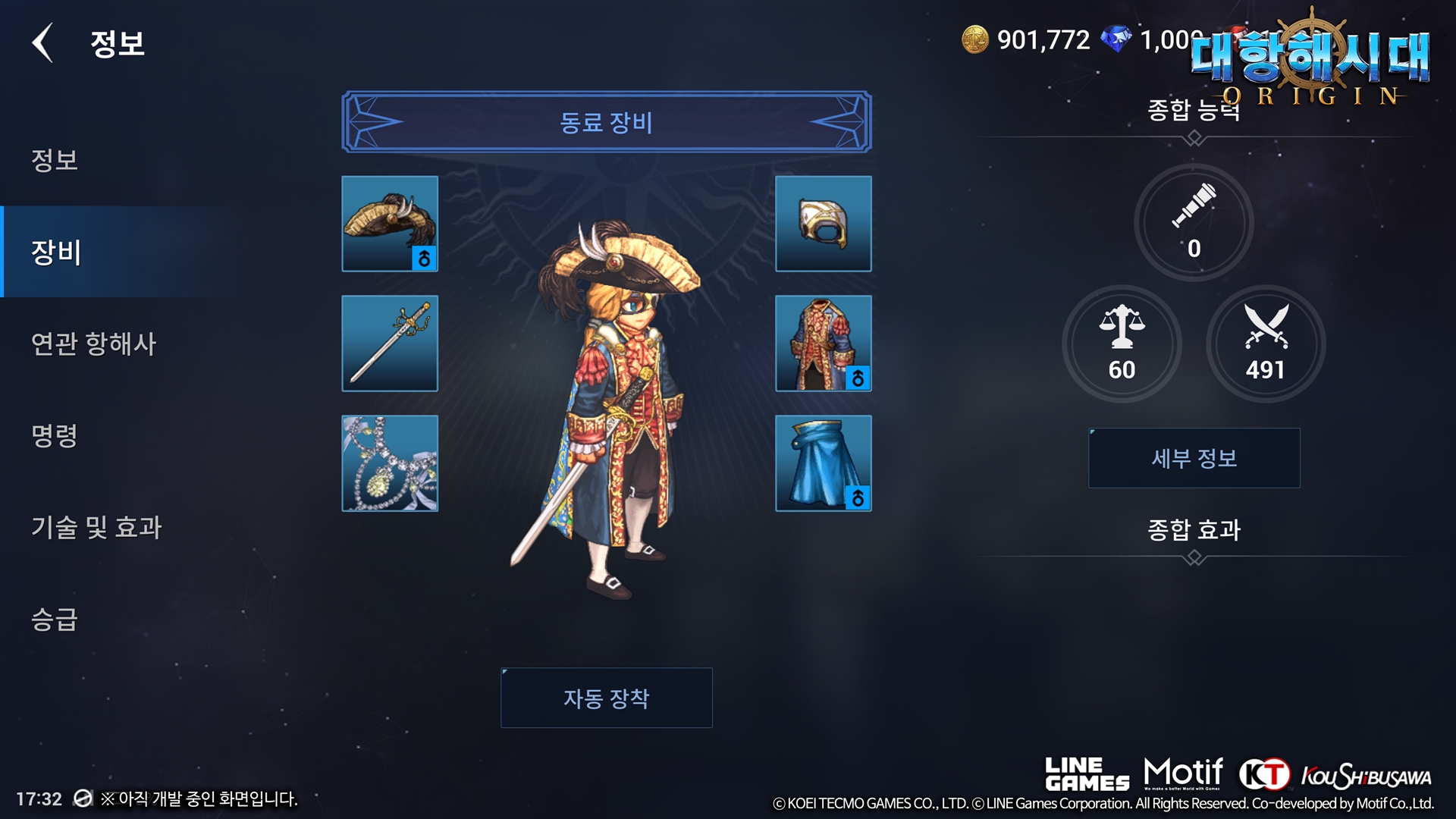Viewport: 1456px width, 819px height.
Task: Click the 자동 장착 auto-equip button
Action: [x=606, y=698]
